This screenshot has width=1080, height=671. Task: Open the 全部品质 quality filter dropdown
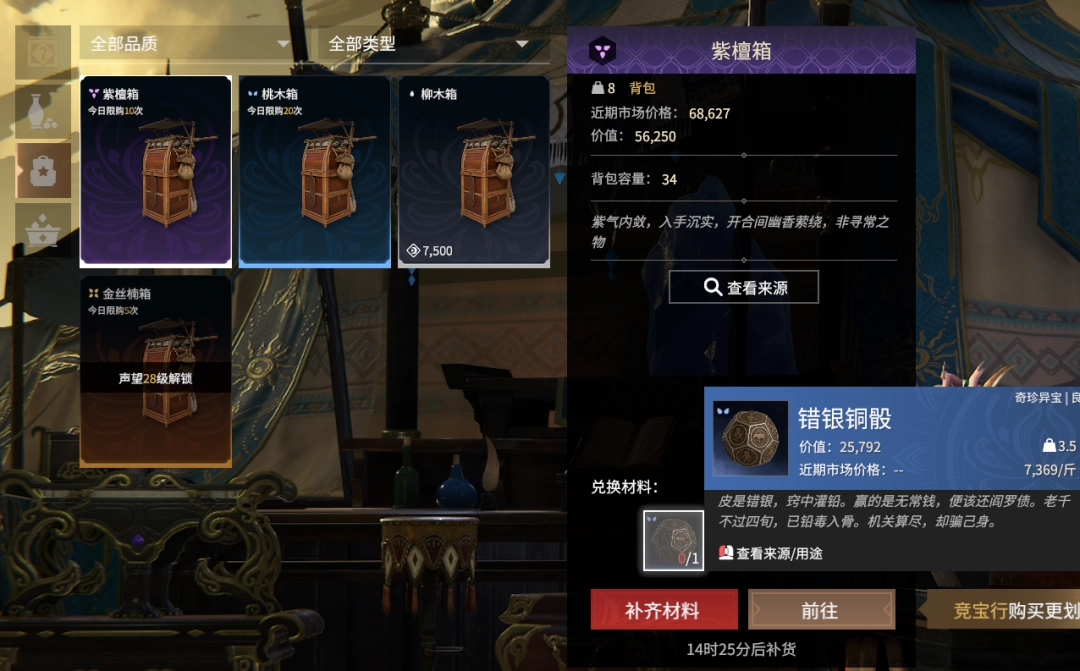(x=188, y=45)
